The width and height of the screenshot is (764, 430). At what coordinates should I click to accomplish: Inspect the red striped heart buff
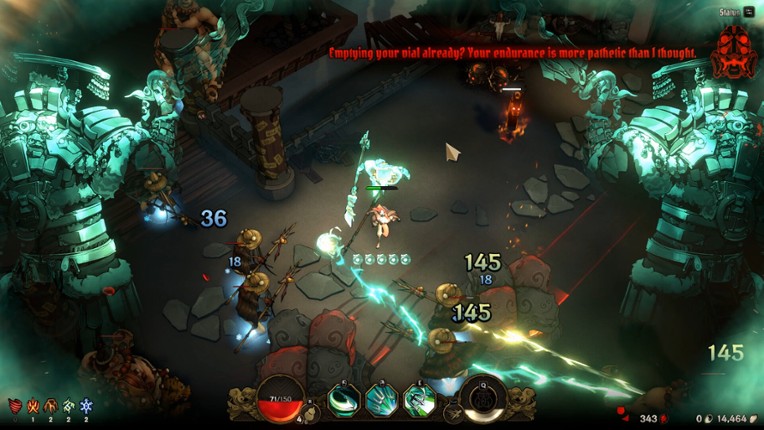click(x=15, y=406)
